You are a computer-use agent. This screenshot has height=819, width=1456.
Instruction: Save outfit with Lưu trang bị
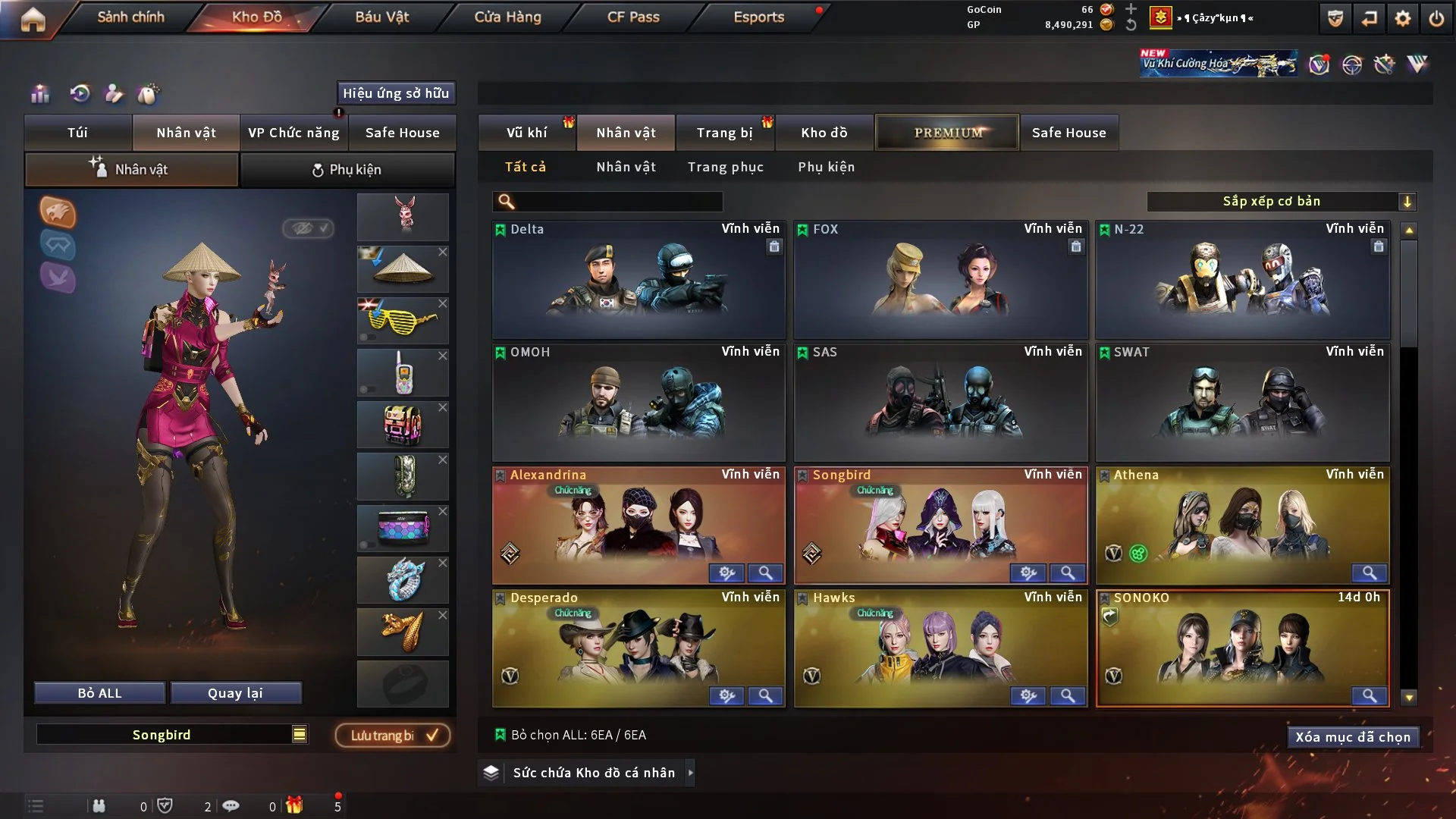[x=393, y=736]
